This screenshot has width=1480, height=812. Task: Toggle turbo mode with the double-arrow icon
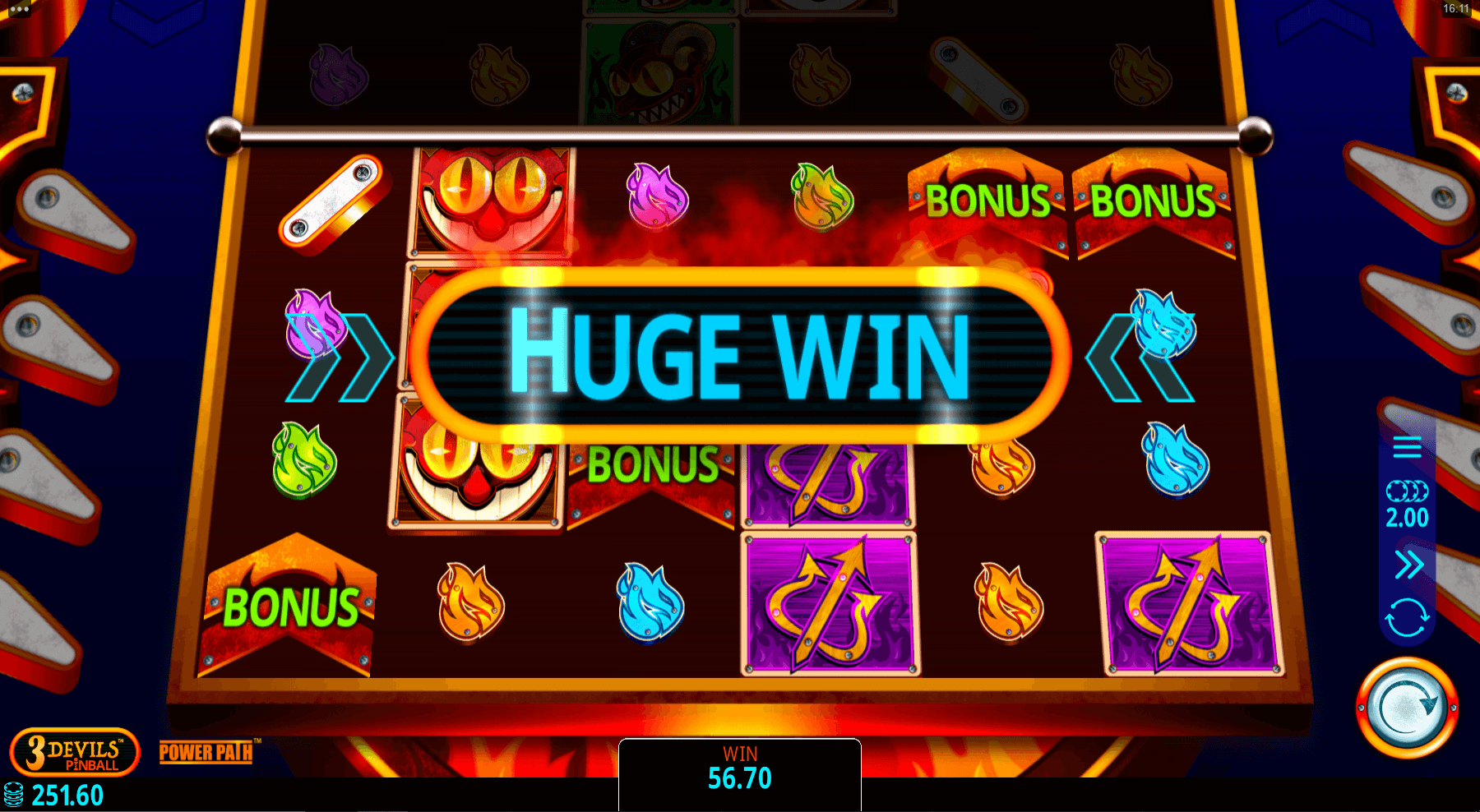pos(1408,565)
